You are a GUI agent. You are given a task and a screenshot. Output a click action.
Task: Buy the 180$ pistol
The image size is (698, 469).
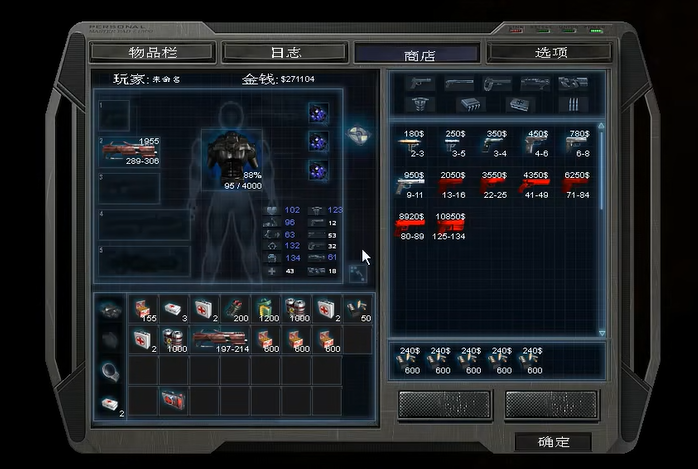414,143
